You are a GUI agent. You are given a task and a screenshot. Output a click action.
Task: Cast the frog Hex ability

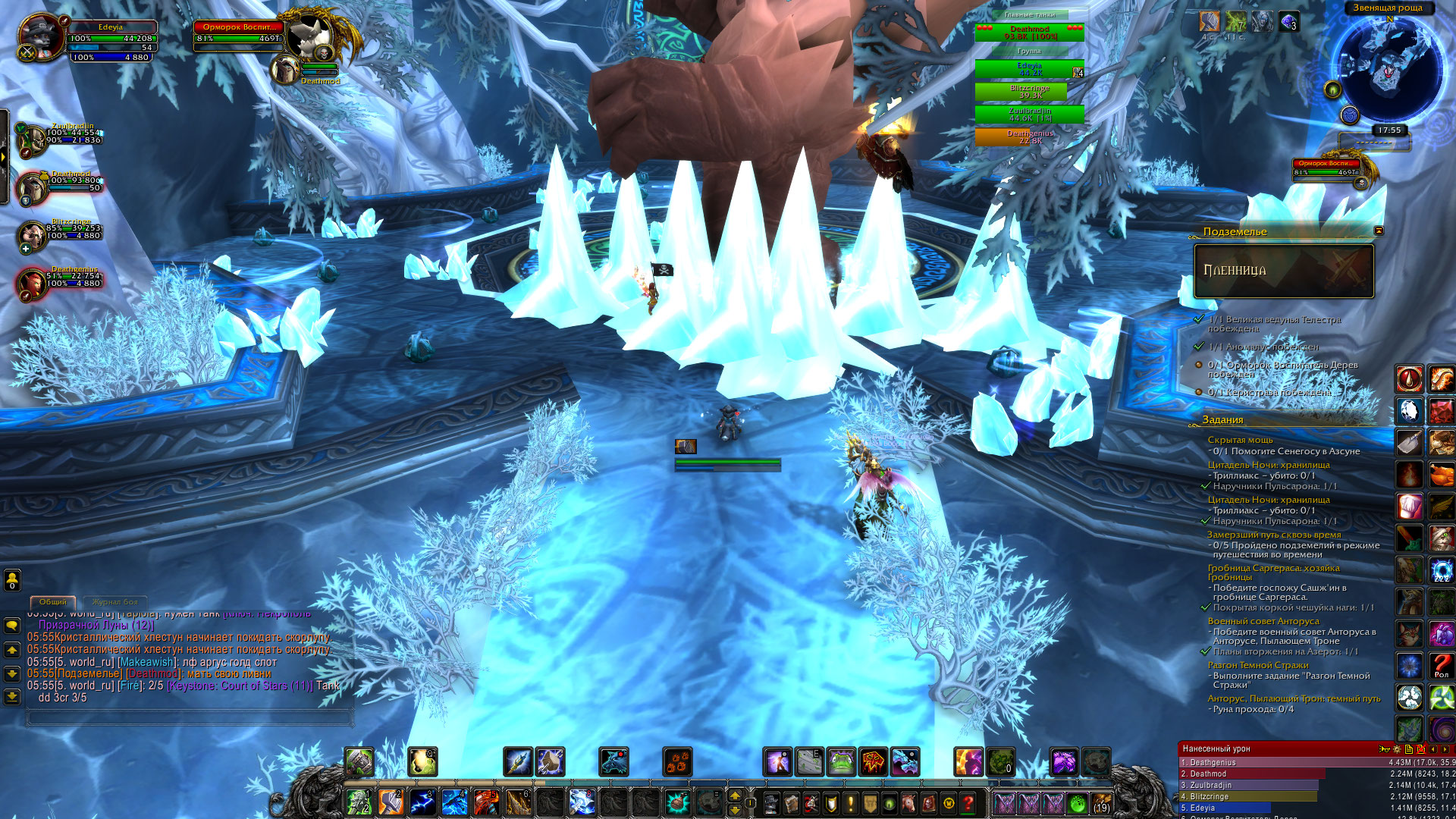pos(841,761)
